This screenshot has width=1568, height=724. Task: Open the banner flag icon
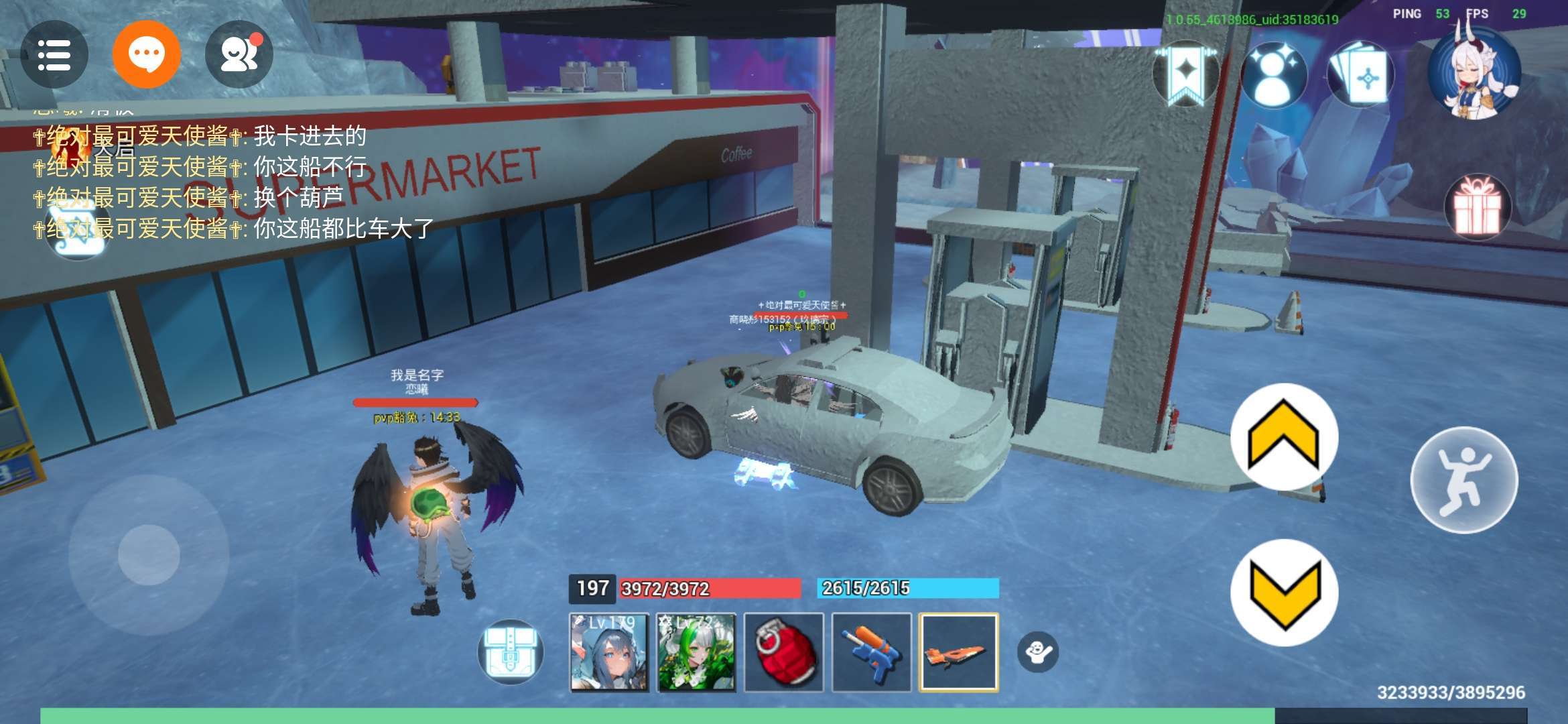click(1185, 74)
